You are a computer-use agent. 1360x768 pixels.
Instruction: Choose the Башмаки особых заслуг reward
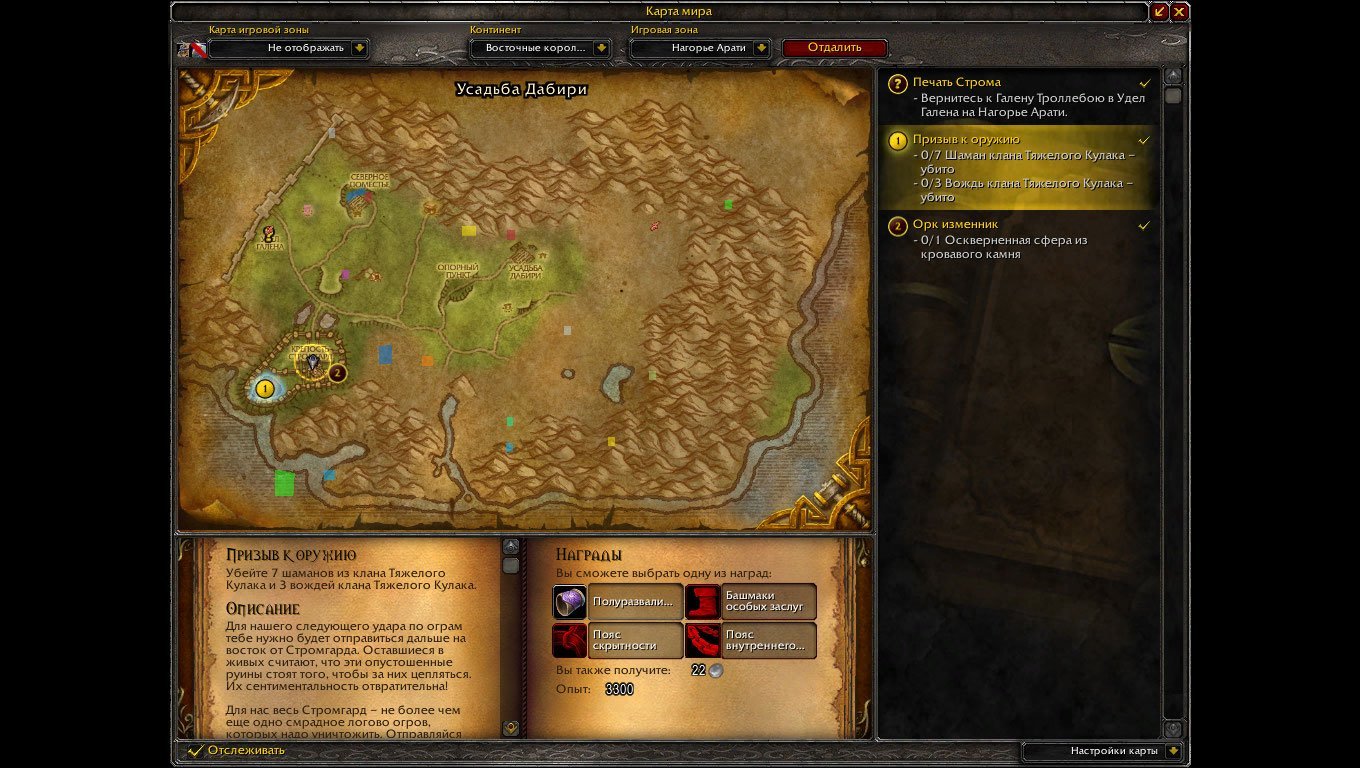tap(750, 602)
